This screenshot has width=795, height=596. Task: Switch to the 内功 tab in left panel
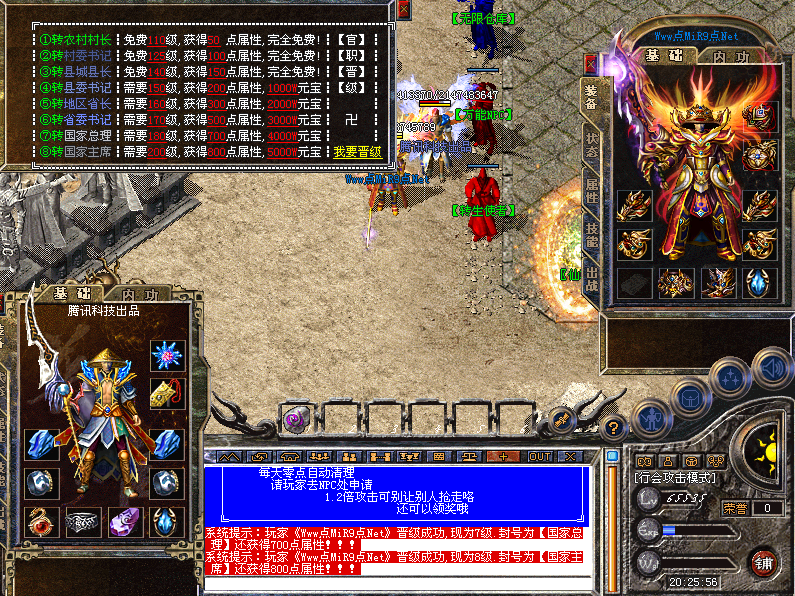point(141,295)
